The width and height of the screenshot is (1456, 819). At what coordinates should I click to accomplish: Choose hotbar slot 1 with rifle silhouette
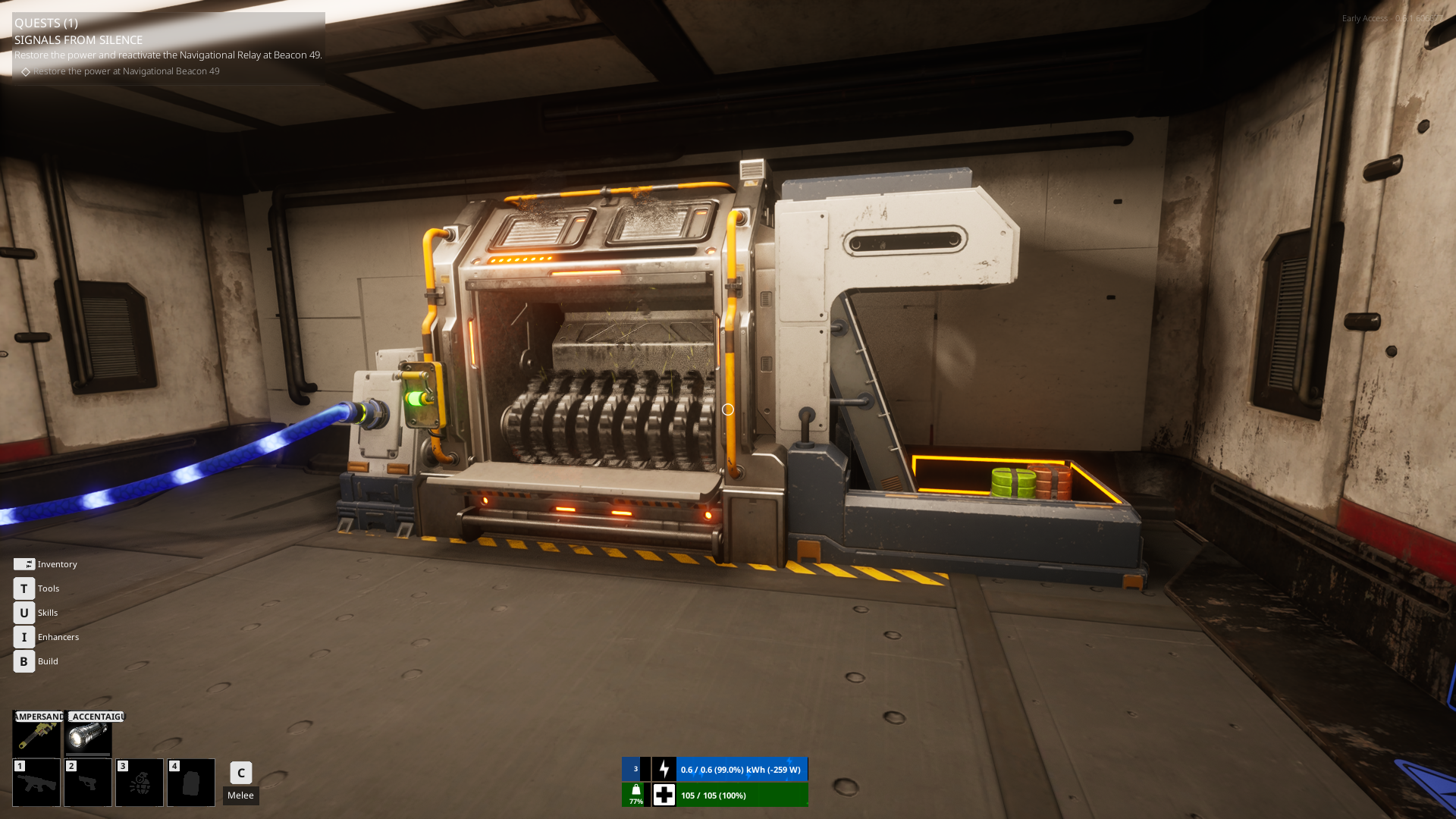click(x=36, y=783)
